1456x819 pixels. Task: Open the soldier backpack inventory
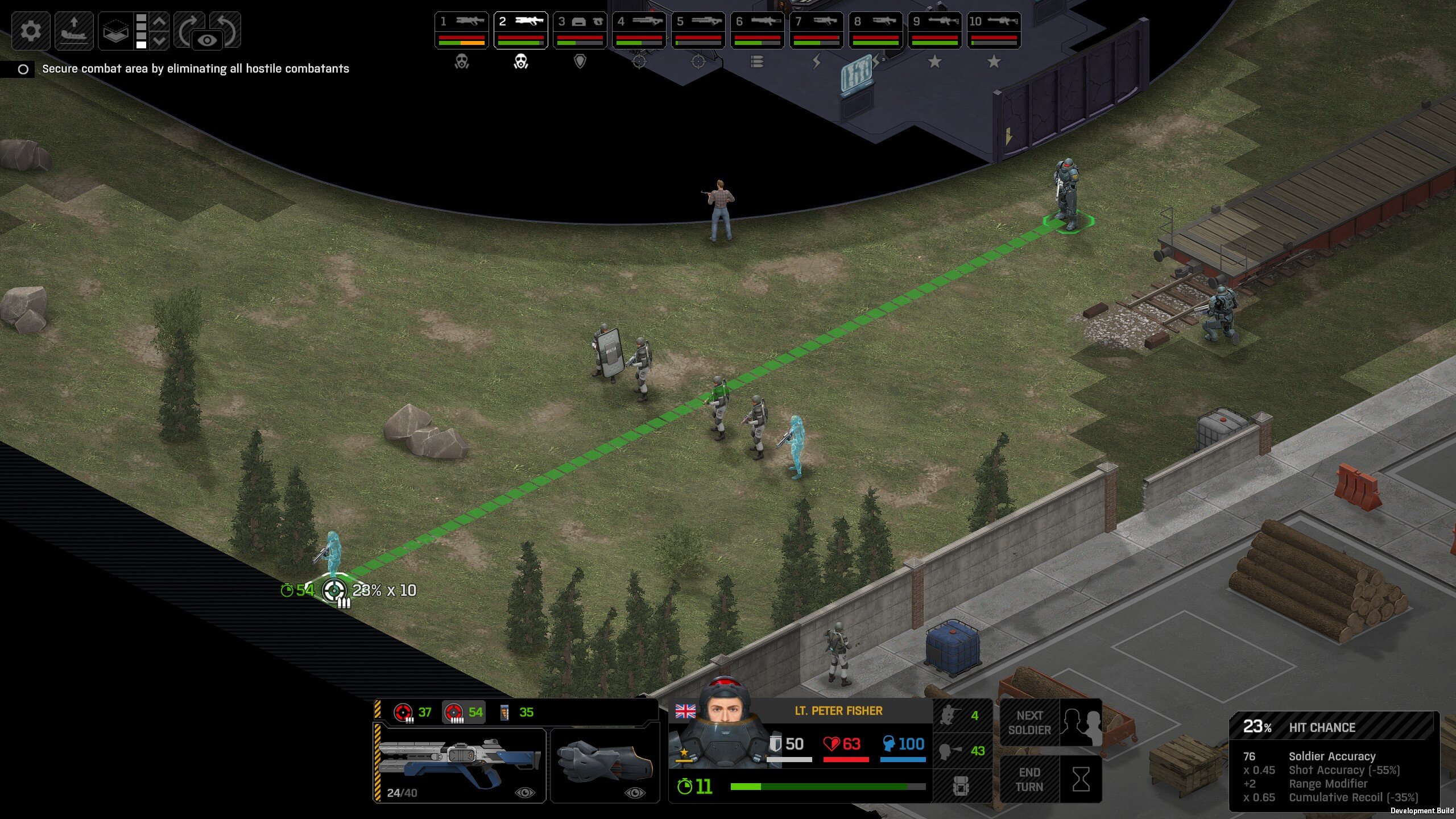coord(961,785)
